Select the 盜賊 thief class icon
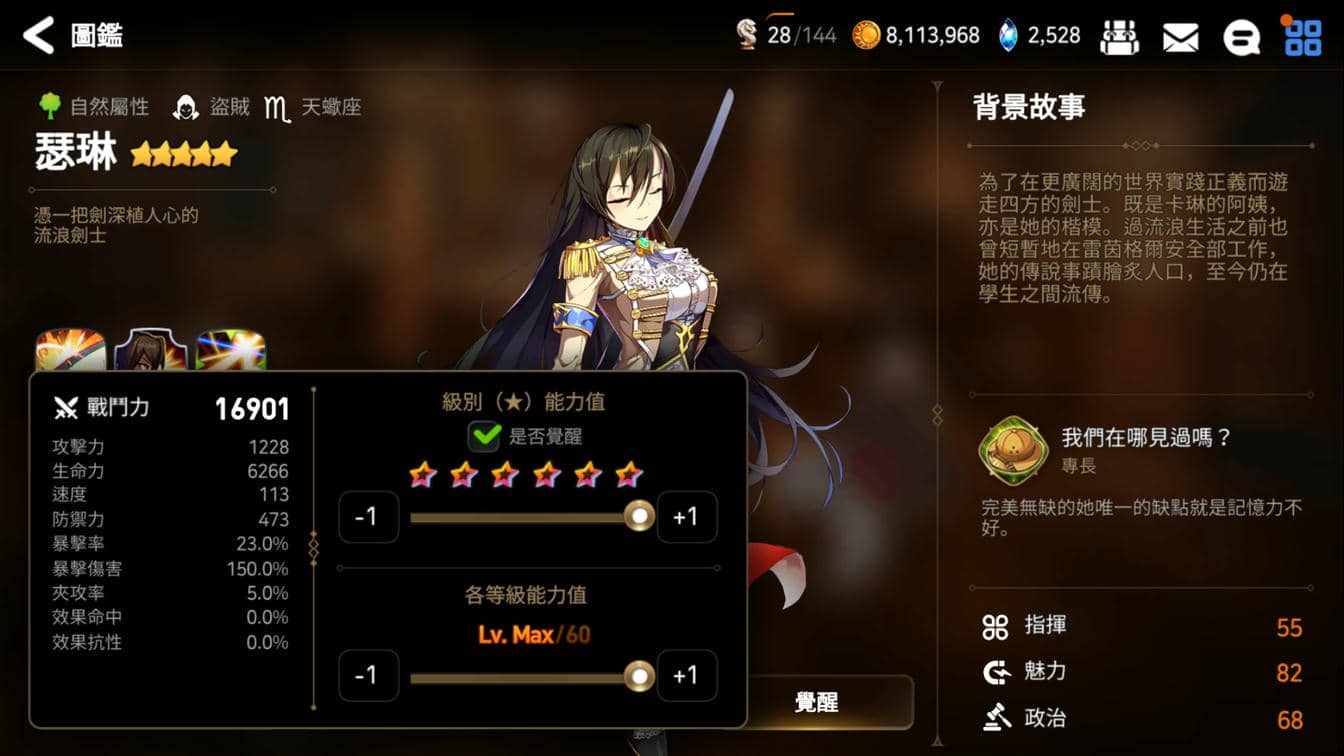 point(183,105)
